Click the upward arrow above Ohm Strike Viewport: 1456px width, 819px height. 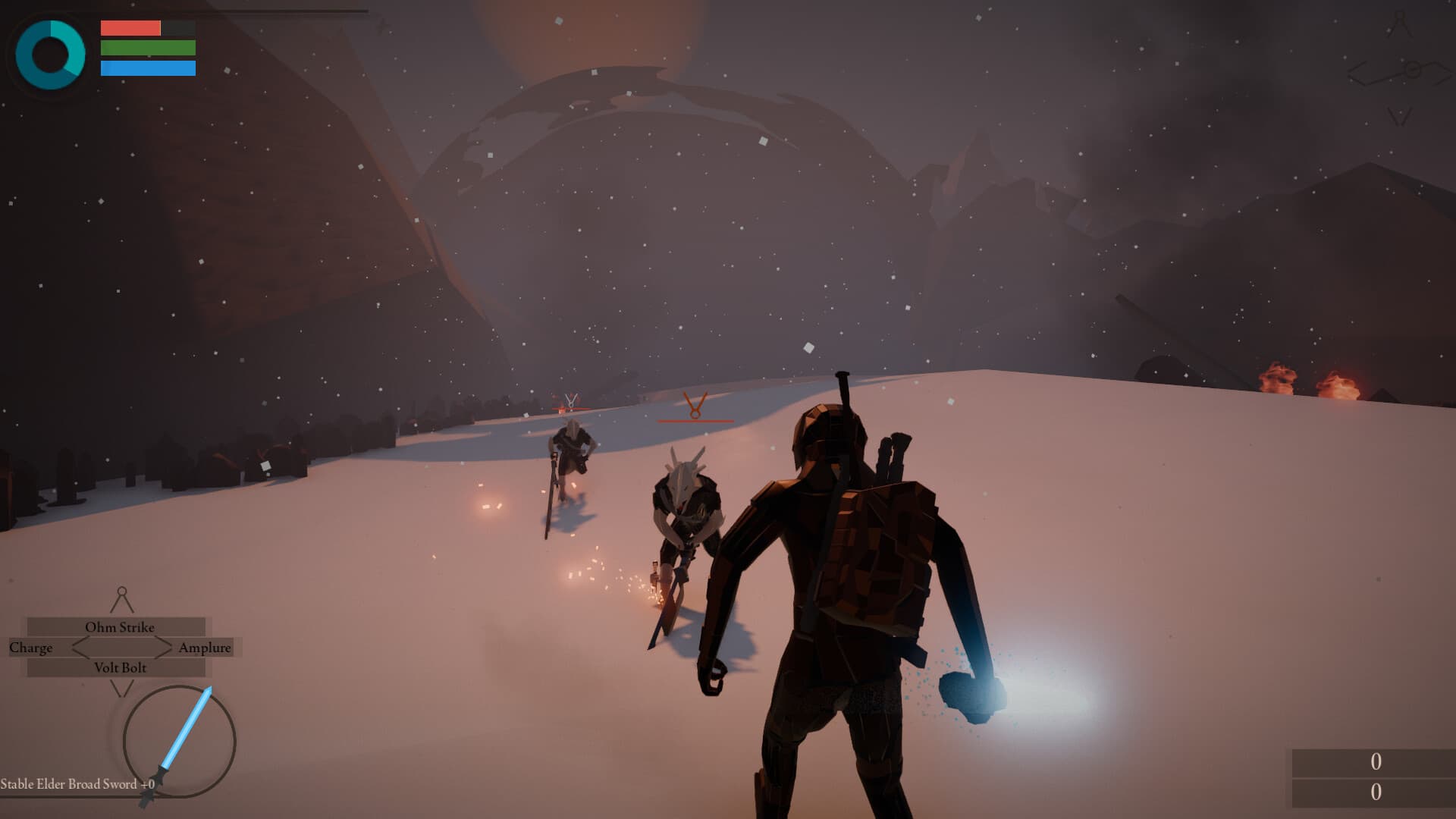click(121, 599)
